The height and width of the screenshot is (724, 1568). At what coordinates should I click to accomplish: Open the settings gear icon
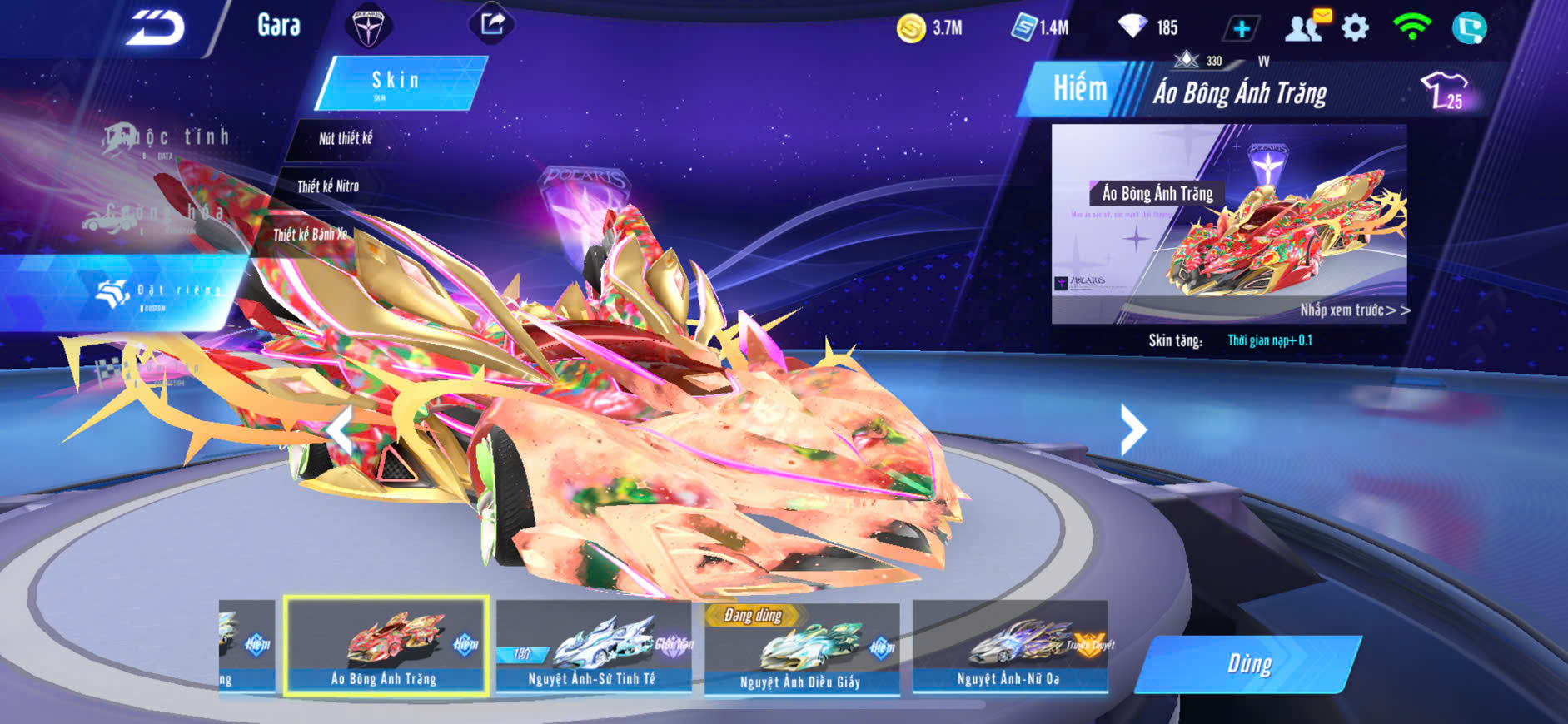click(1355, 28)
